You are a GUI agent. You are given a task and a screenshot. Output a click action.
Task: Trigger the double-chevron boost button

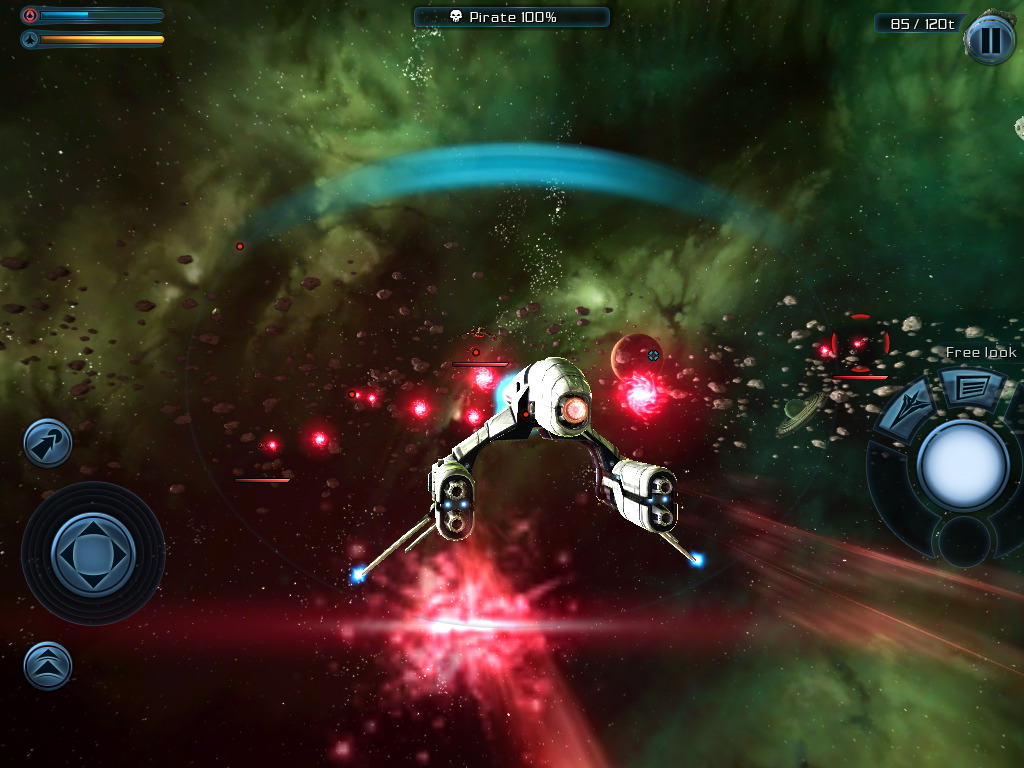click(48, 665)
